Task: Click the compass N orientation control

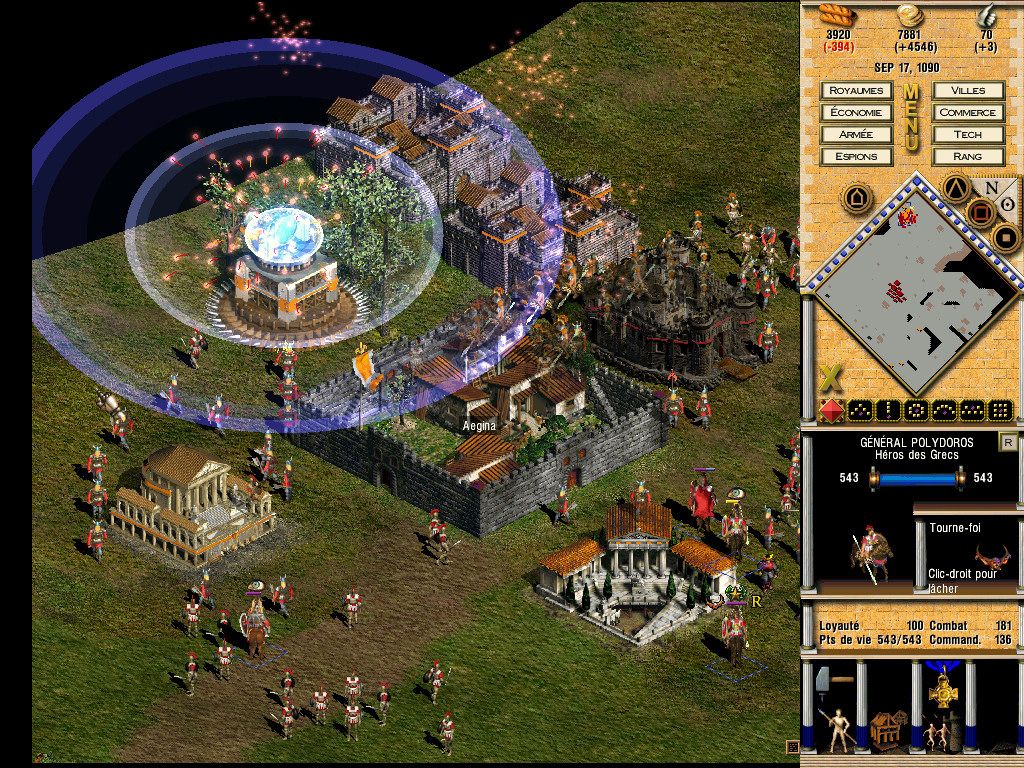Action: [x=991, y=187]
